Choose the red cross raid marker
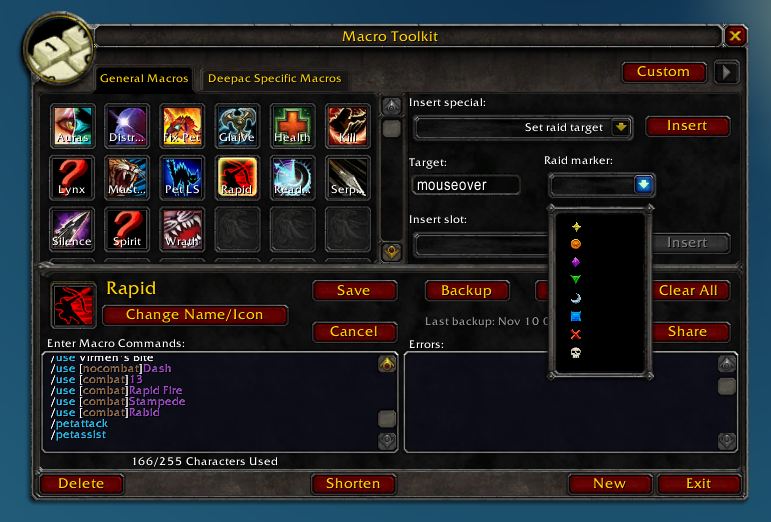 point(575,335)
